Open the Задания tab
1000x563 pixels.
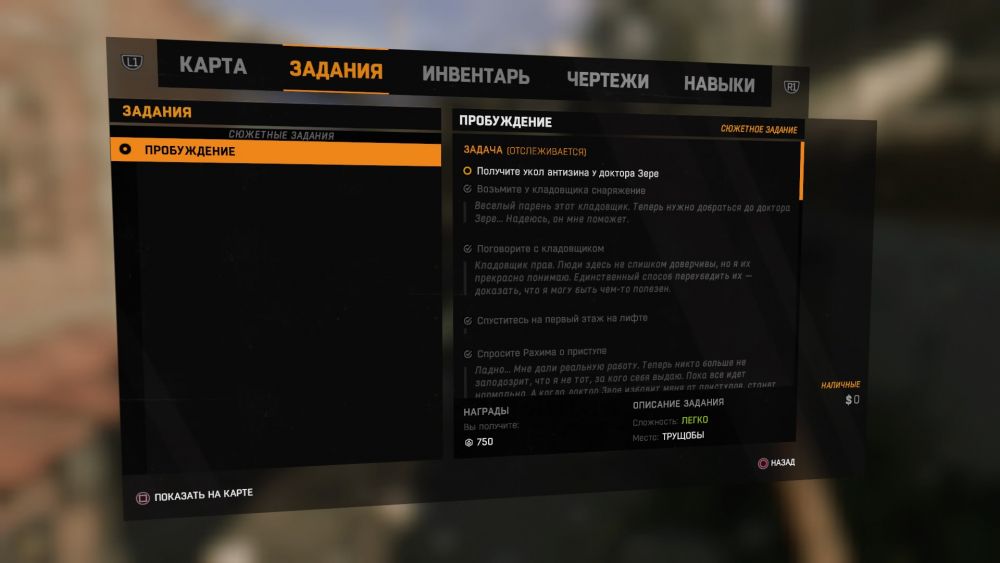click(x=335, y=70)
